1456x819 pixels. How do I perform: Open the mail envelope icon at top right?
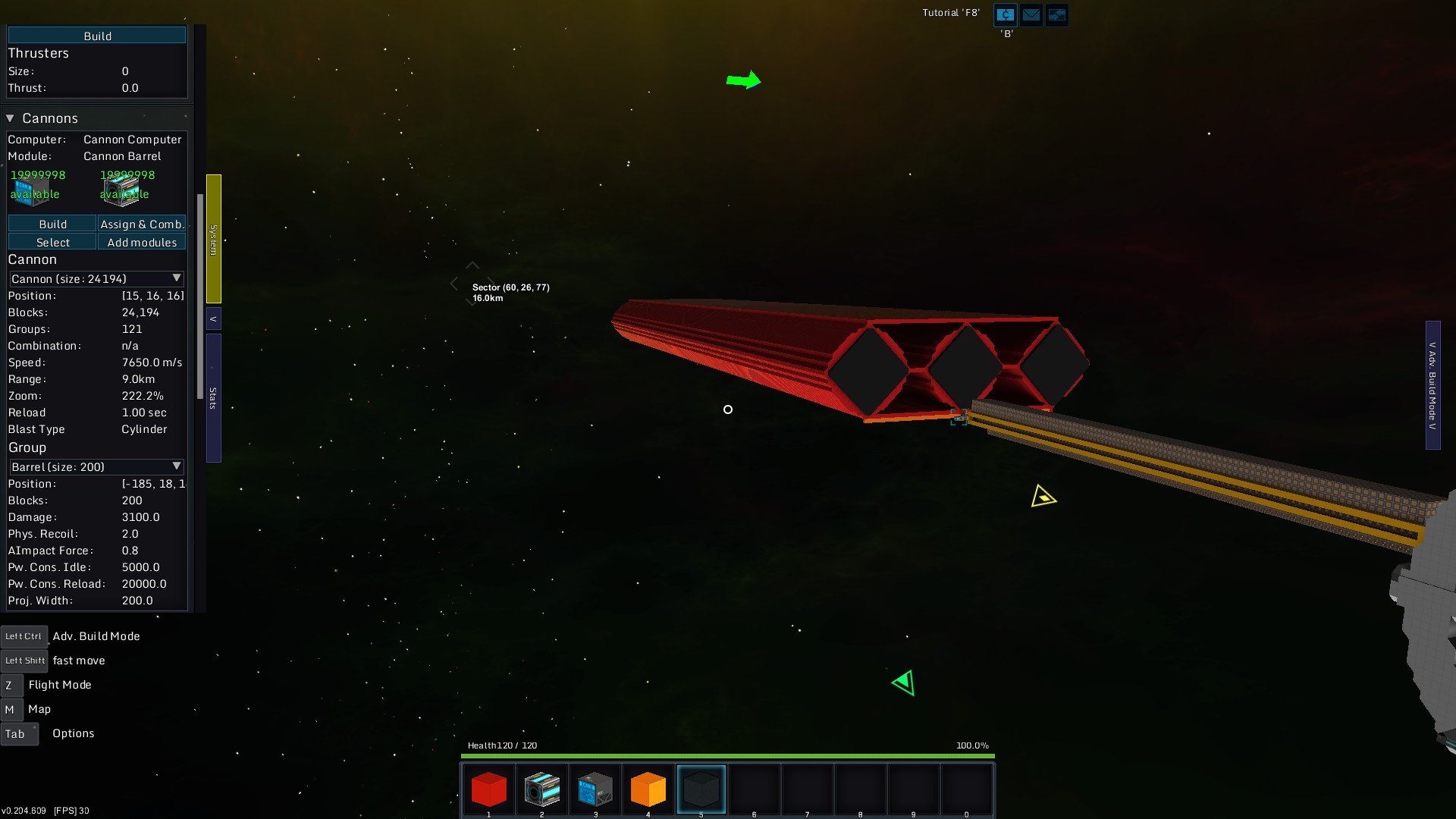1031,14
